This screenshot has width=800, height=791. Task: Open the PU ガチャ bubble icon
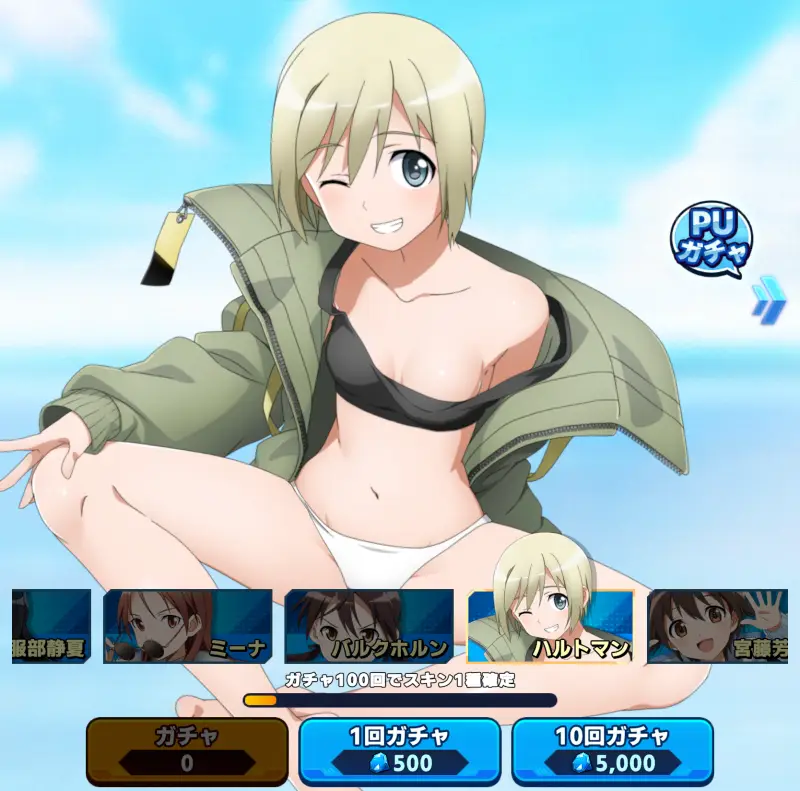(711, 241)
